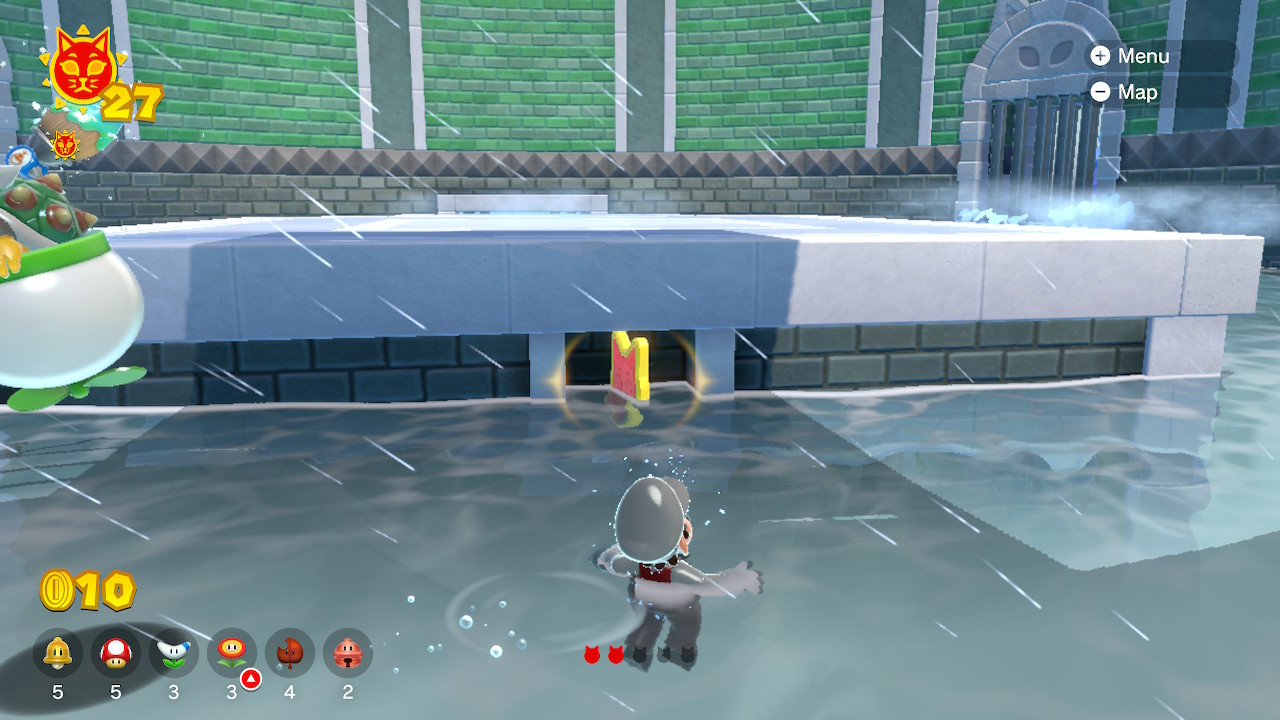The height and width of the screenshot is (720, 1280).
Task: Select the red Lucky Bell slot
Action: (348, 654)
